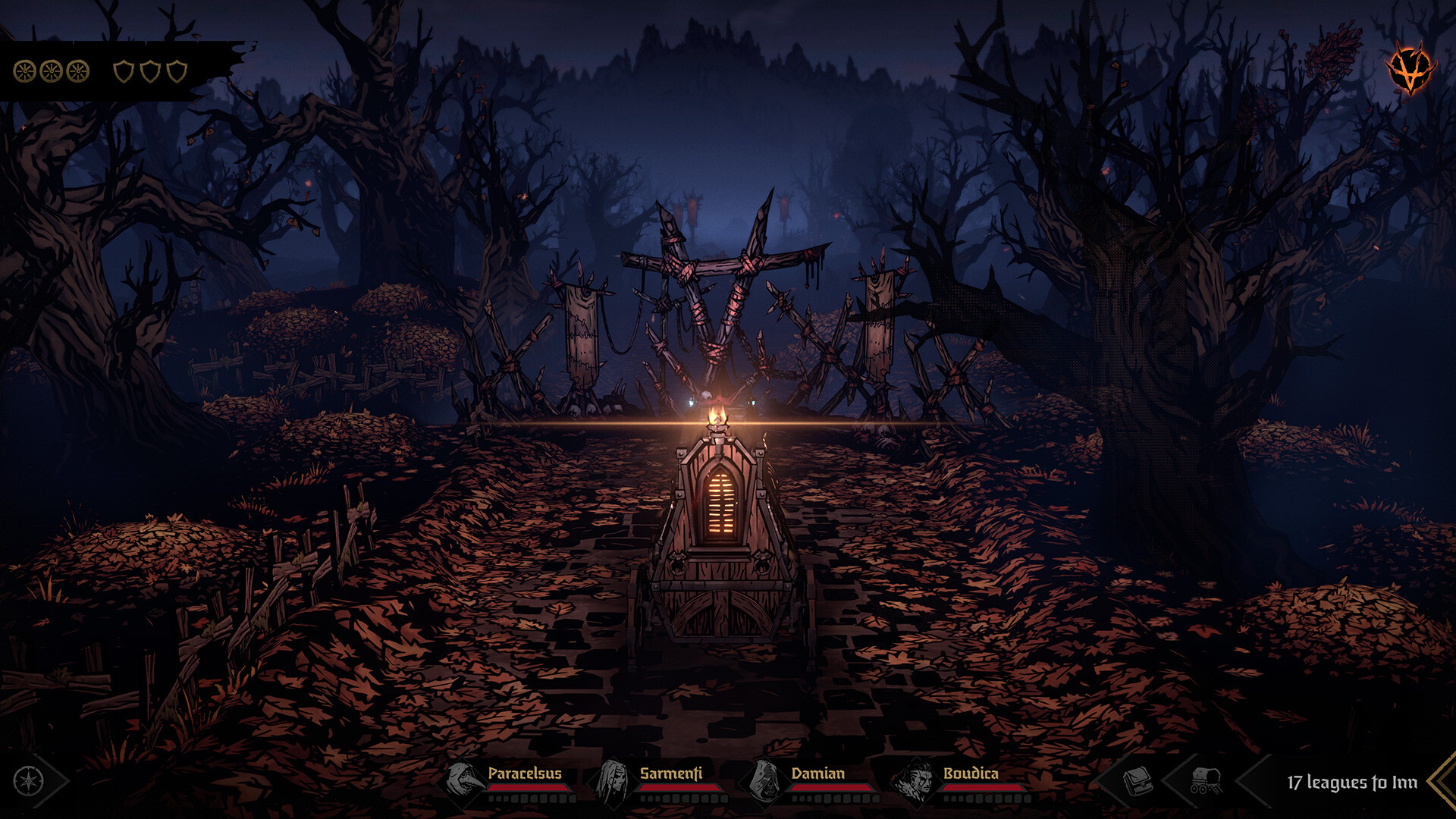This screenshot has width=1456, height=819.
Task: Select the stagecoach icon near the bottom right
Action: (1206, 781)
